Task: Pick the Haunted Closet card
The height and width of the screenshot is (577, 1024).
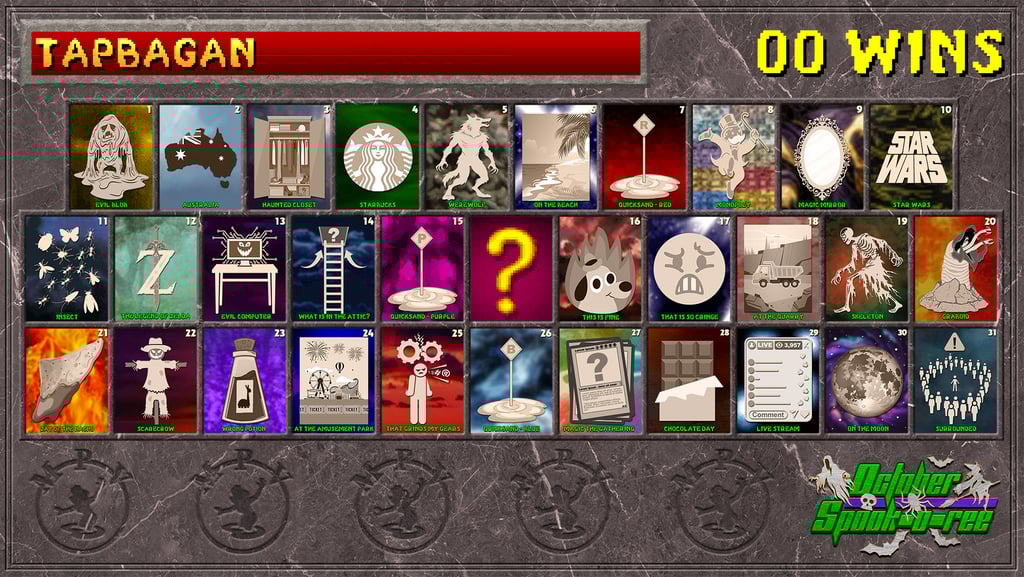Action: [290, 156]
